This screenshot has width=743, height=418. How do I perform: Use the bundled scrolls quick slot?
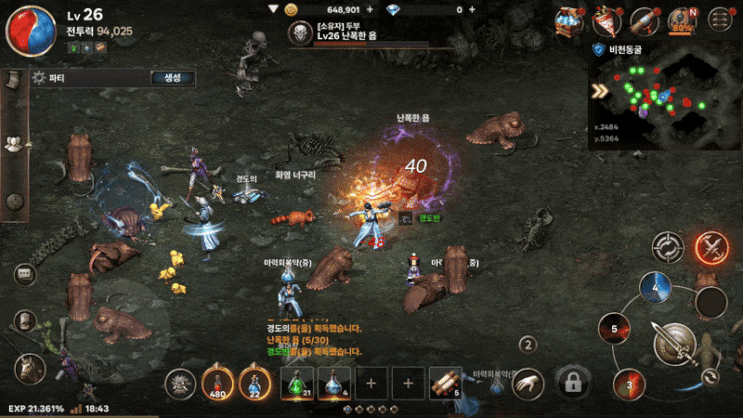point(446,382)
